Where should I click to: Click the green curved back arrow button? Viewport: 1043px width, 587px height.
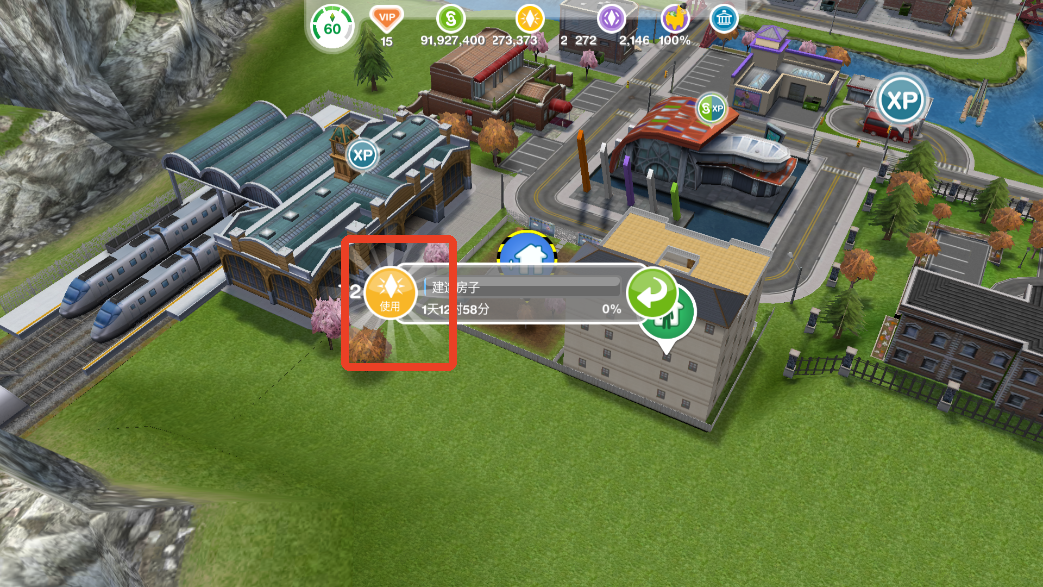(x=652, y=293)
